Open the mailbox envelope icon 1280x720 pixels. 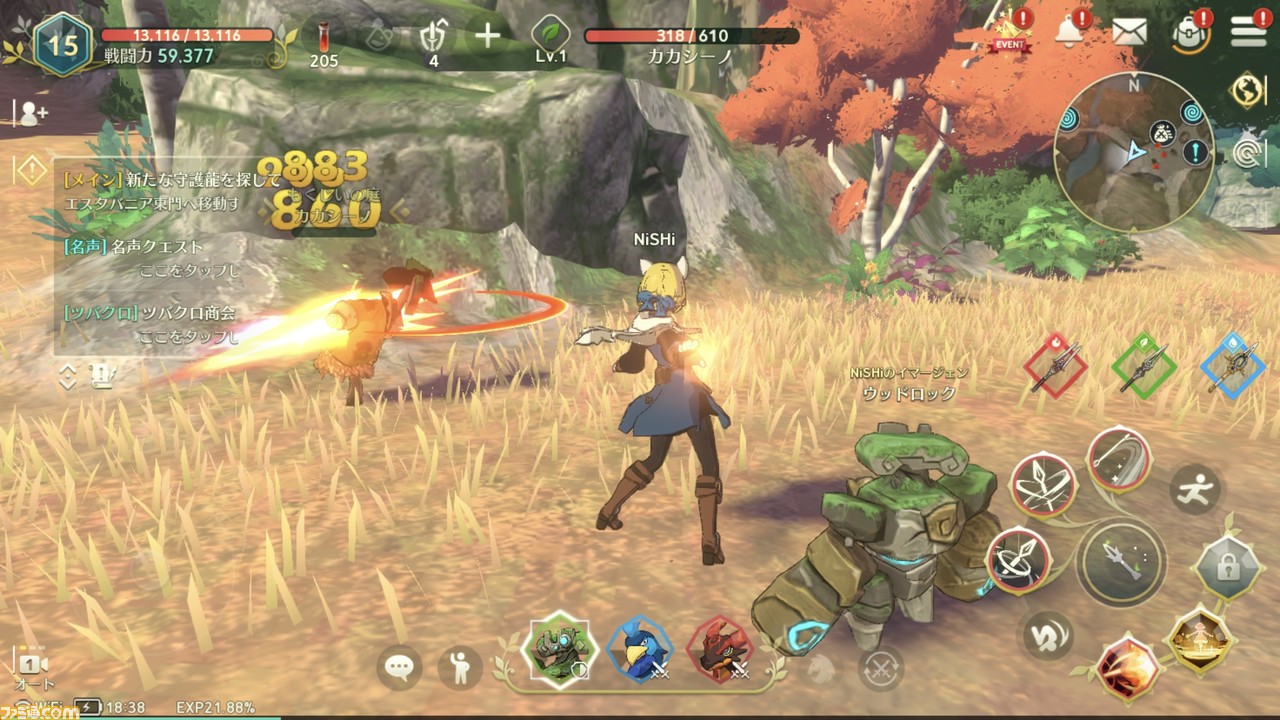click(x=1129, y=32)
